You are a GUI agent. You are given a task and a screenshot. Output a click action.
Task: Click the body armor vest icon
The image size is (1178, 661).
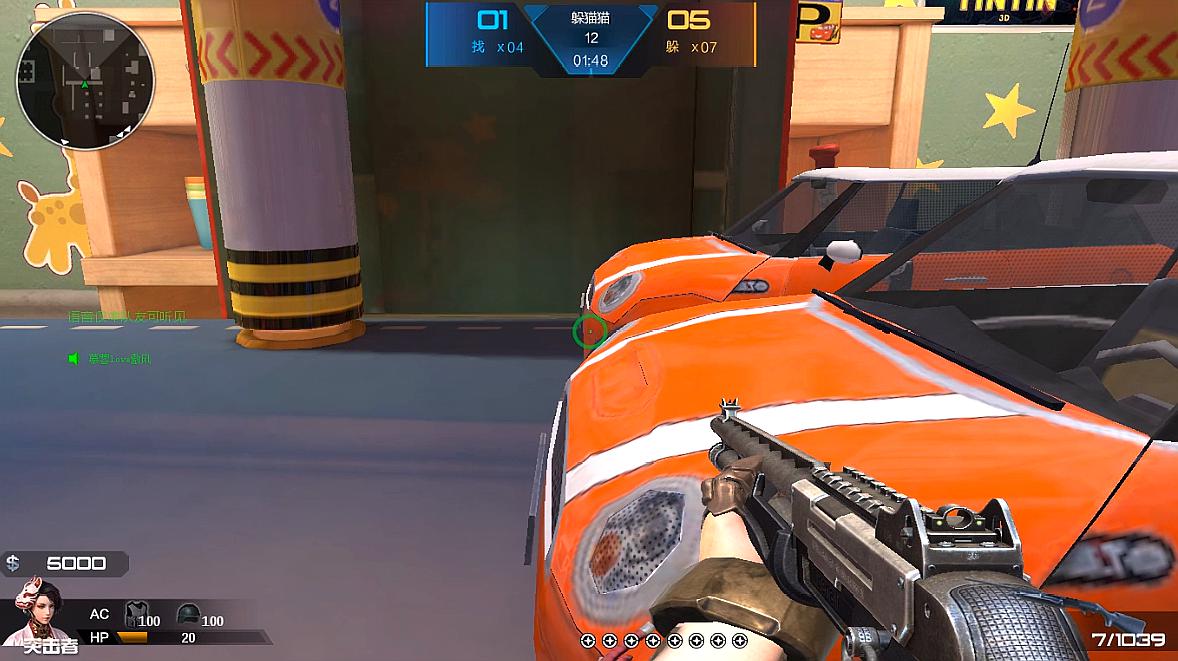(x=133, y=614)
